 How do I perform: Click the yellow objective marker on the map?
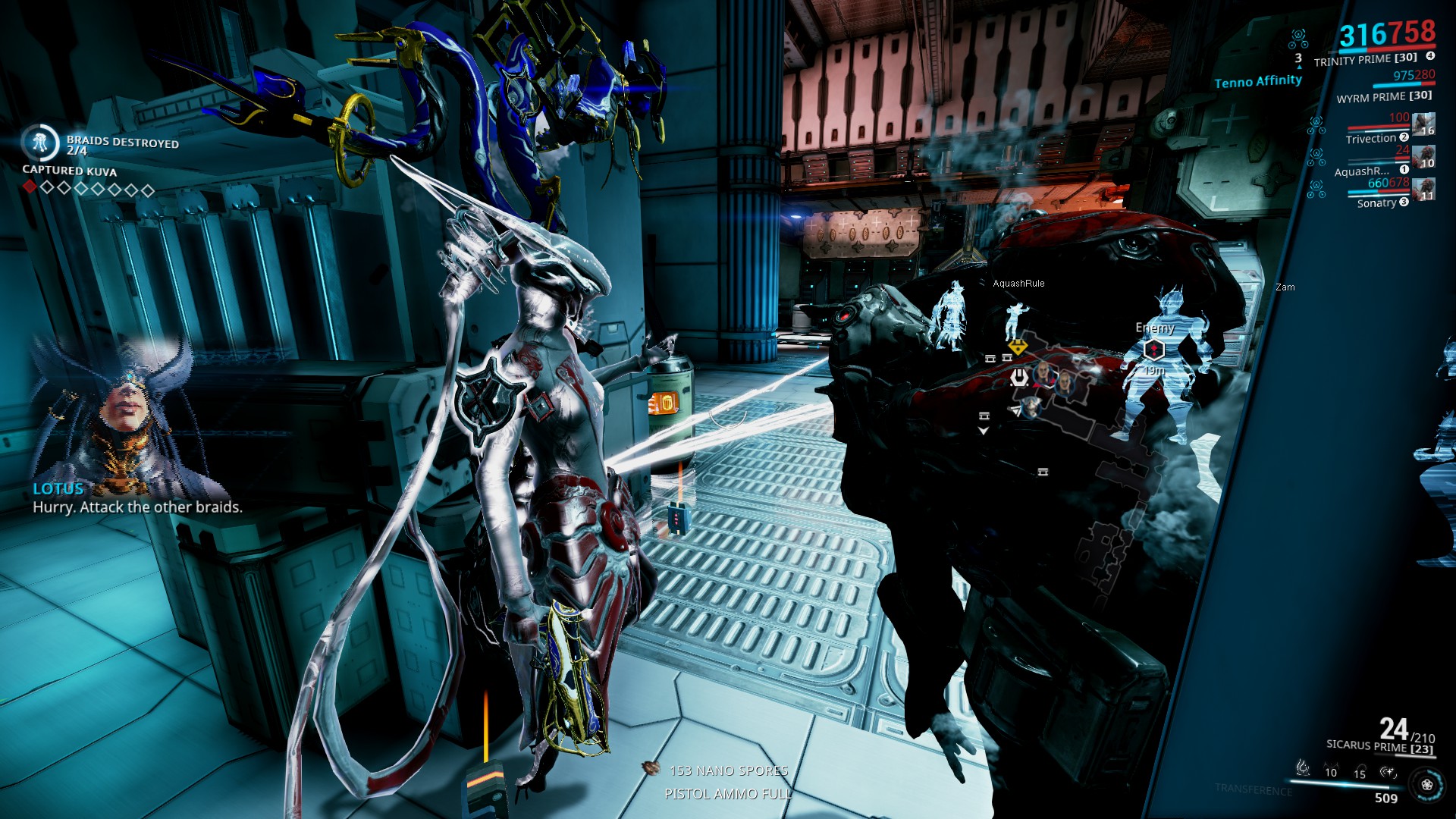tap(1018, 348)
